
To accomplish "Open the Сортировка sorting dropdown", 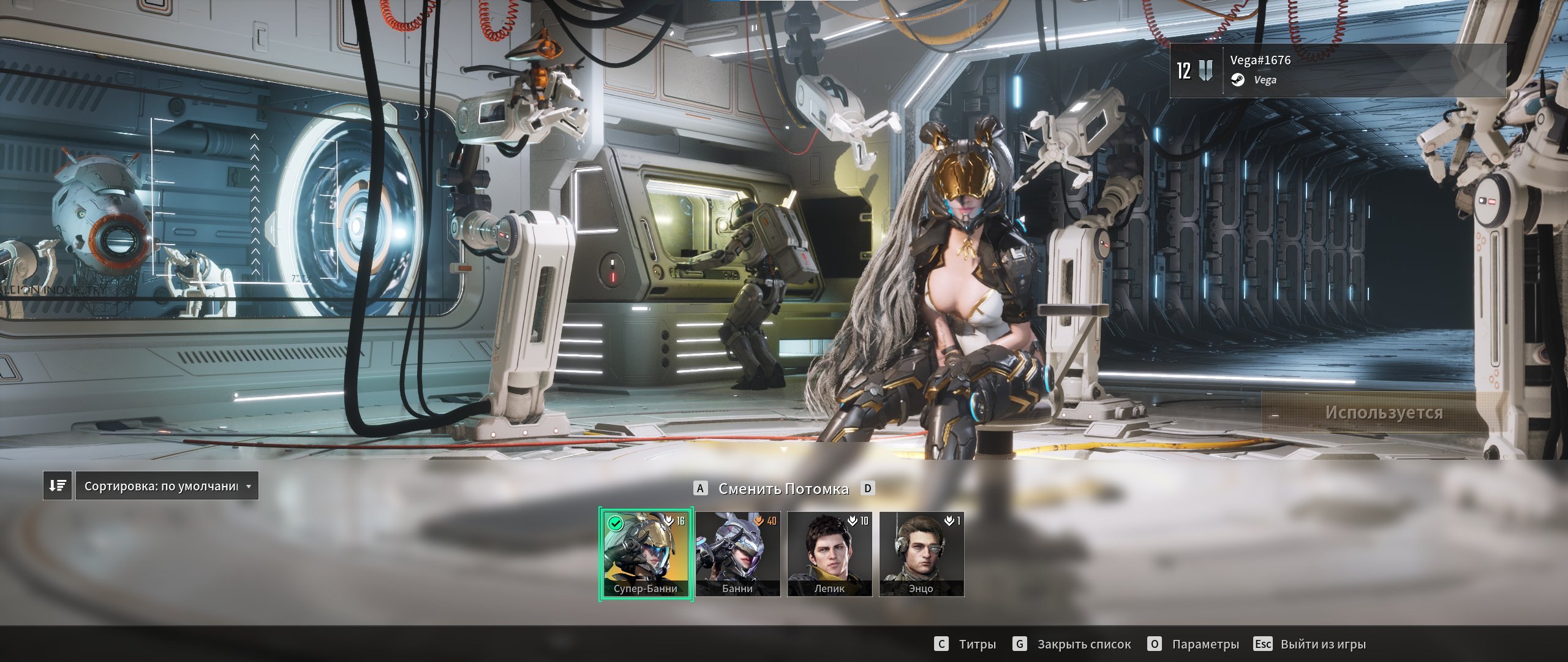I will click(167, 486).
